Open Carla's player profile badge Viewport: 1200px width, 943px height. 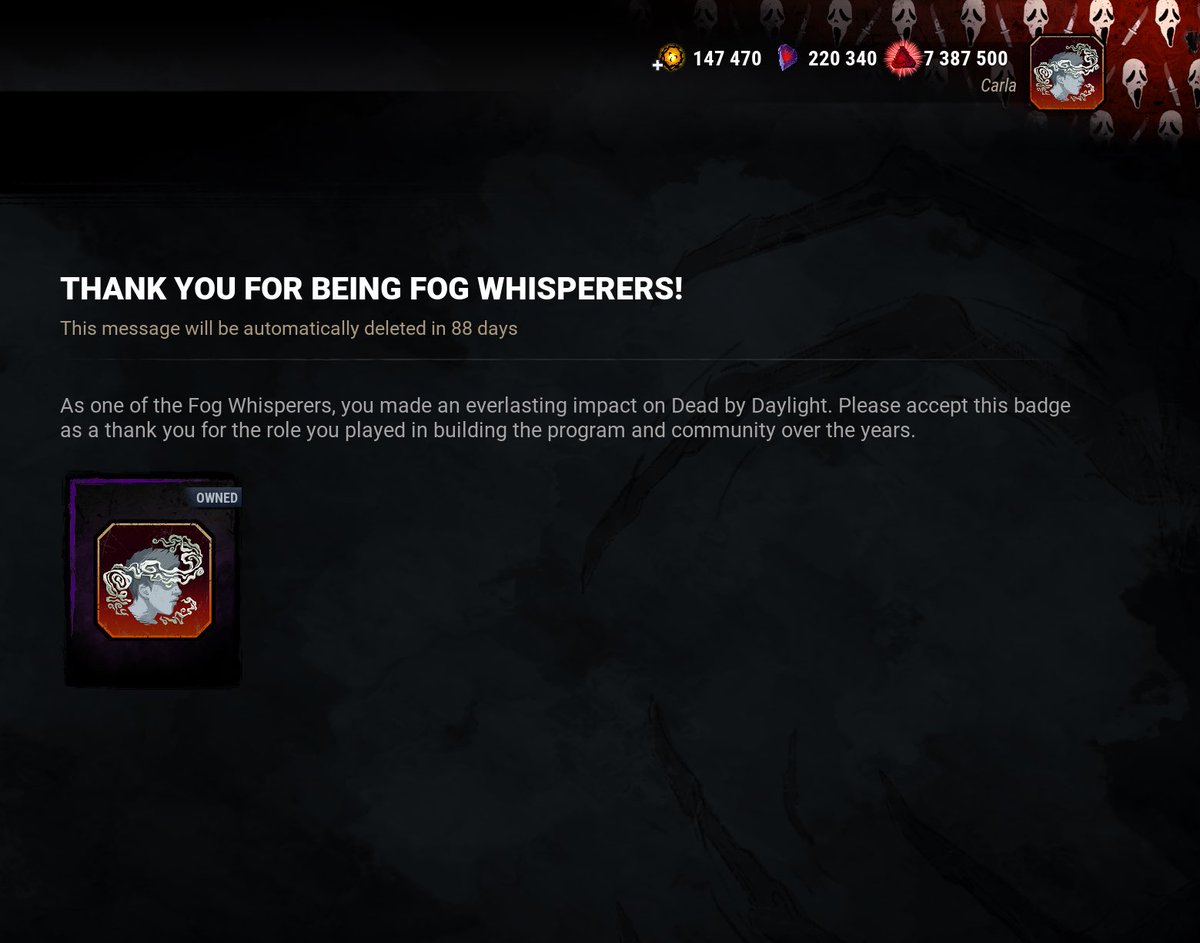tap(1066, 72)
